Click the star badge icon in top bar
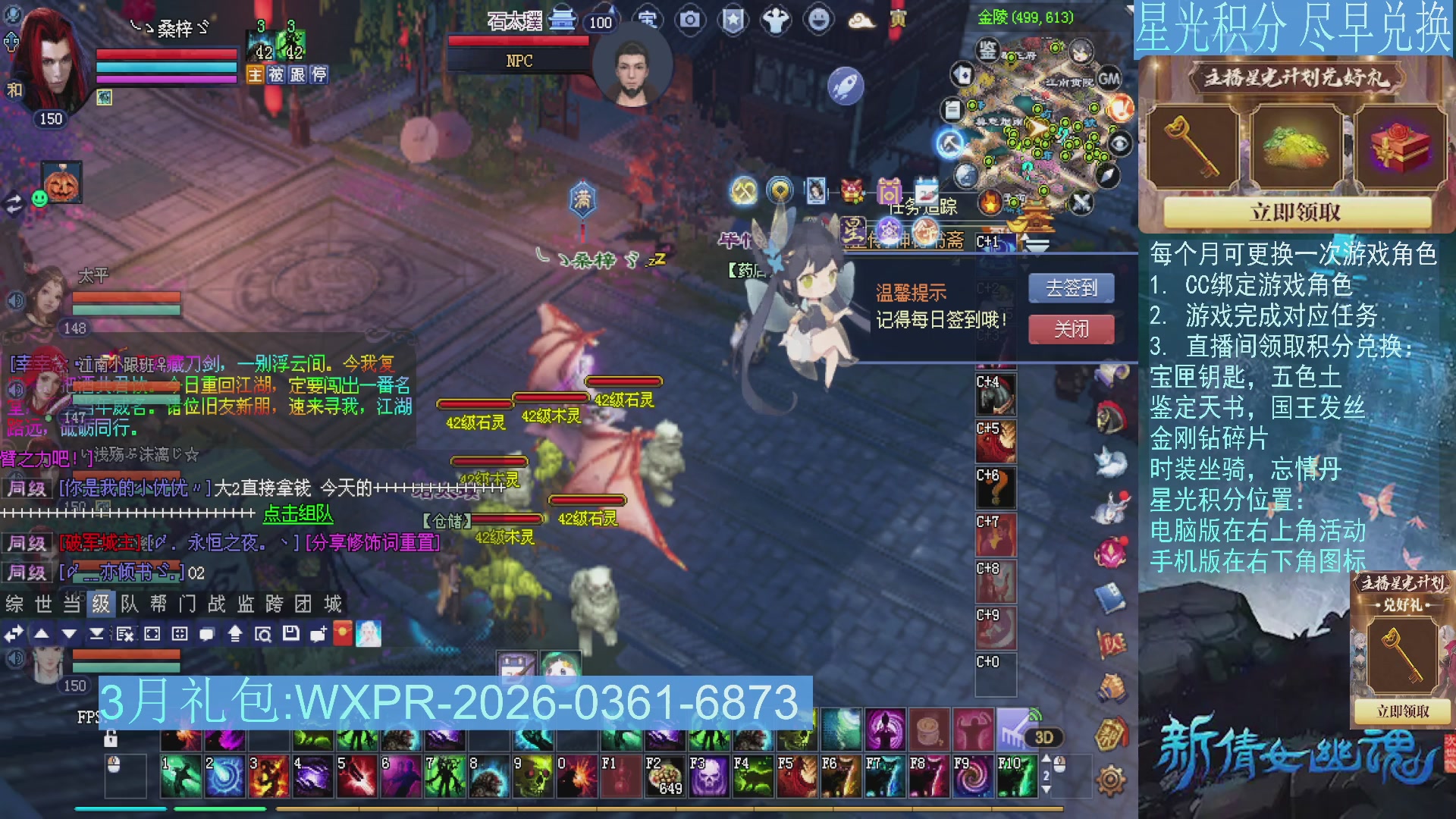Image resolution: width=1456 pixels, height=819 pixels. (733, 20)
